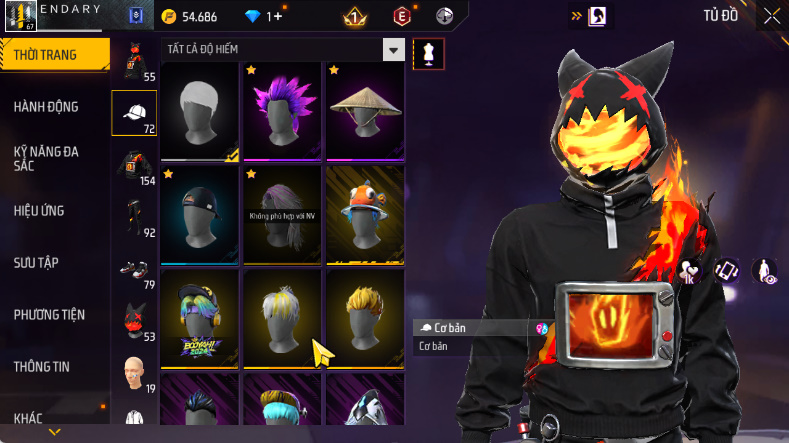The image size is (789, 443).
Task: Choose the Booyah 2024 helmet
Action: point(199,316)
